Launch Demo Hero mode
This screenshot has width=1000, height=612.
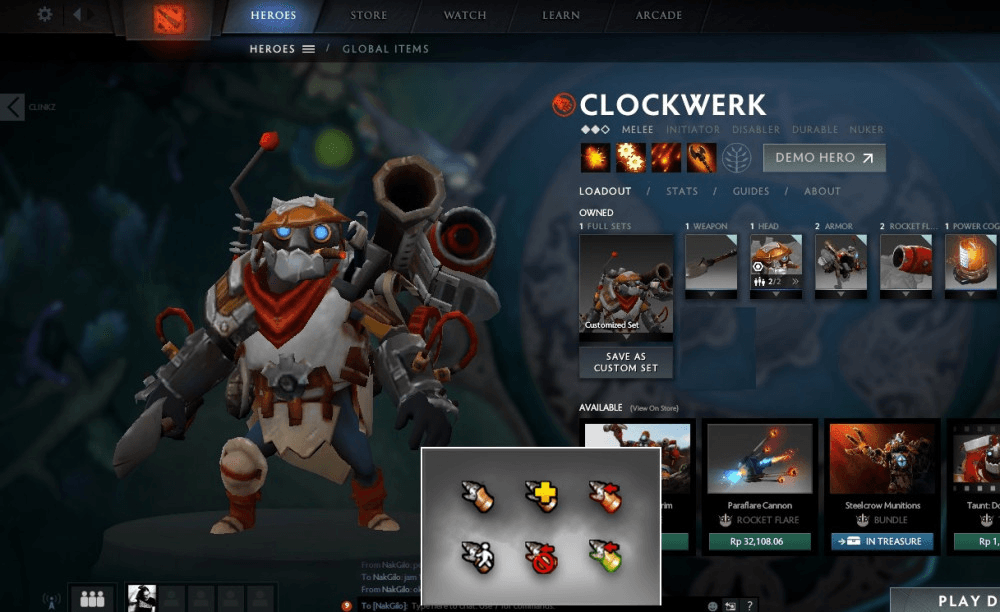[x=823, y=158]
